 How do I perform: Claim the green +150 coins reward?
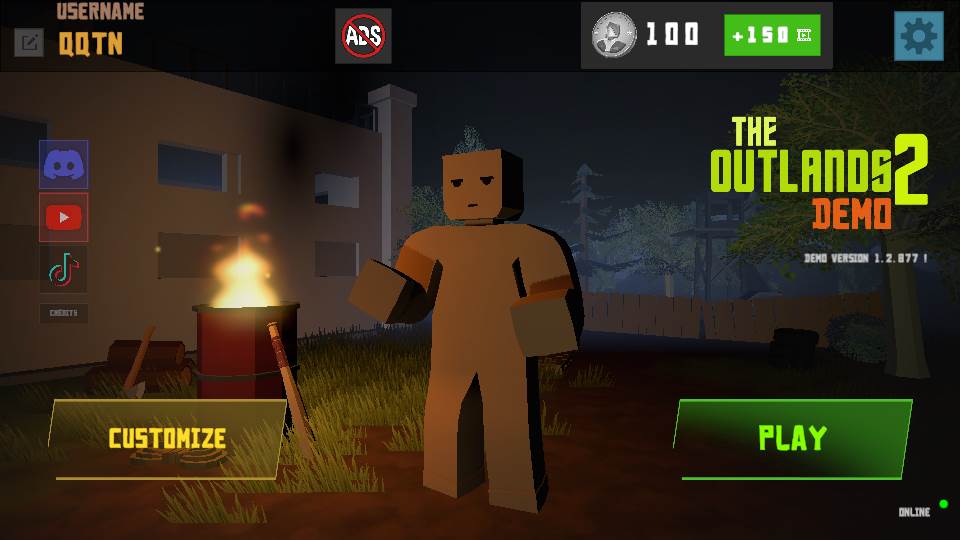click(x=772, y=35)
